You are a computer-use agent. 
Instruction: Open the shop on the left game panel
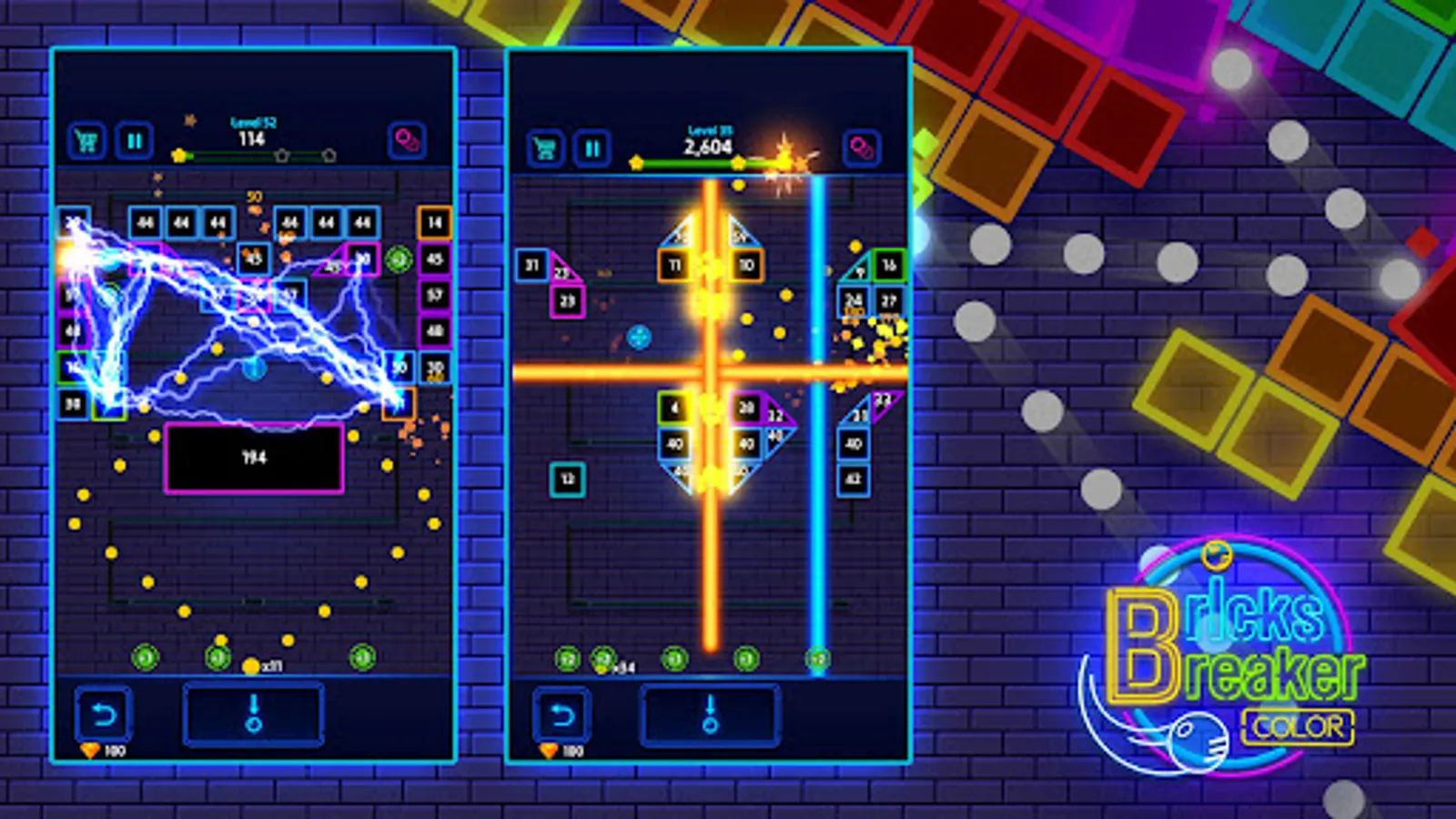(86, 139)
